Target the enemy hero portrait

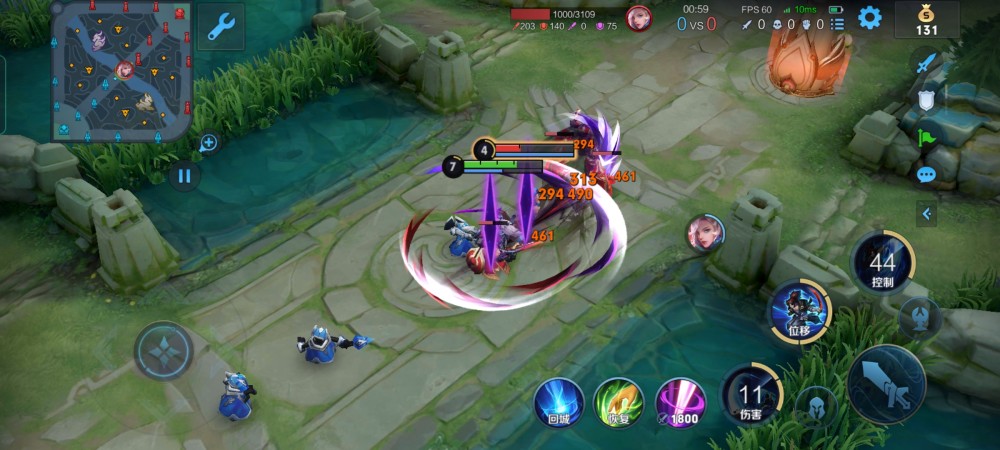tap(705, 233)
